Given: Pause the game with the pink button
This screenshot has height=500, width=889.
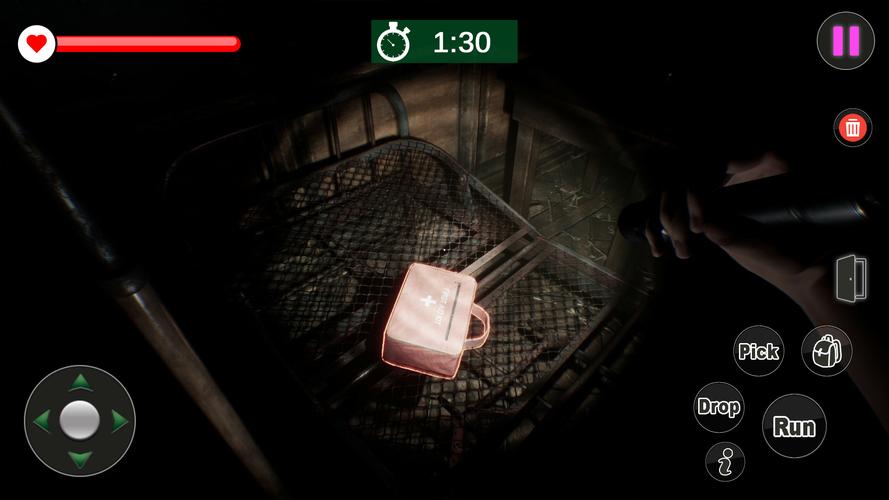Looking at the screenshot, I should coord(845,41).
